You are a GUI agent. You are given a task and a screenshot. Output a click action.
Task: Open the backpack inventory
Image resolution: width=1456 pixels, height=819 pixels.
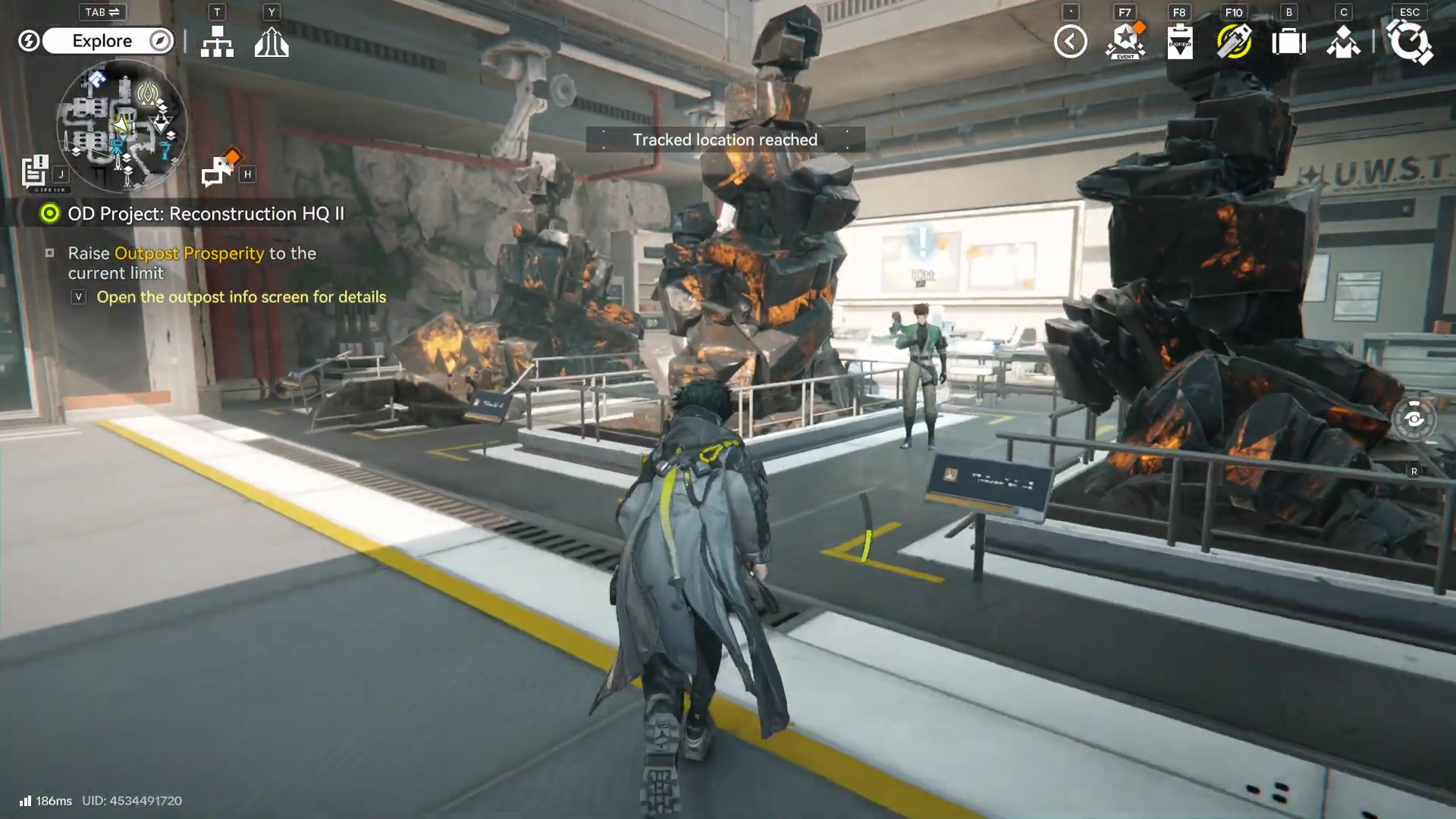pos(1288,42)
